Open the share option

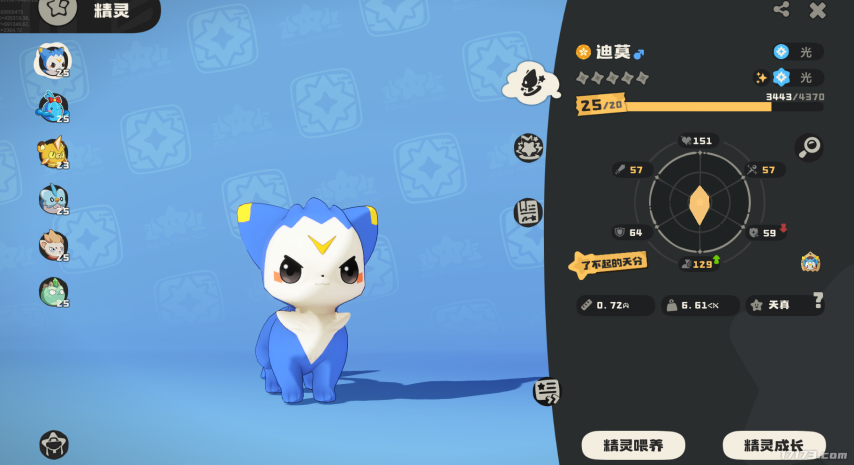click(781, 10)
